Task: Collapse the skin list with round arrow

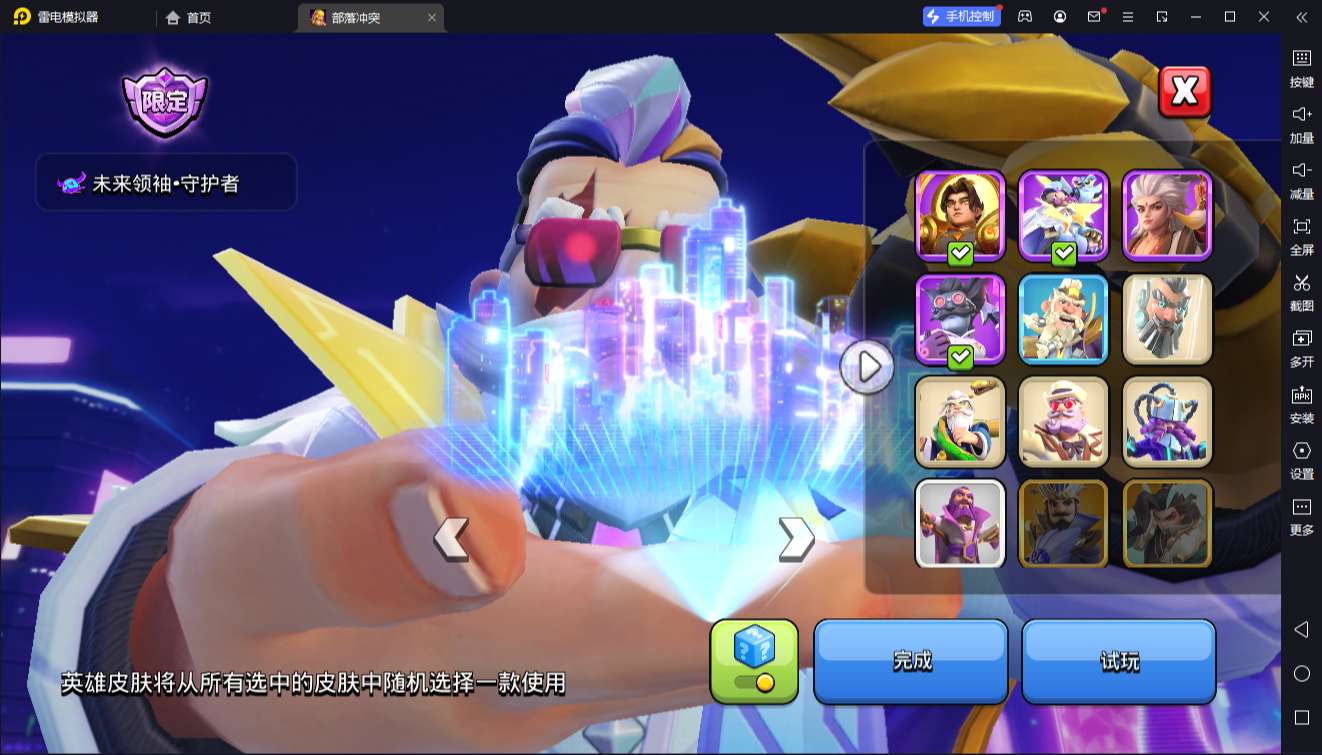Action: point(867,367)
